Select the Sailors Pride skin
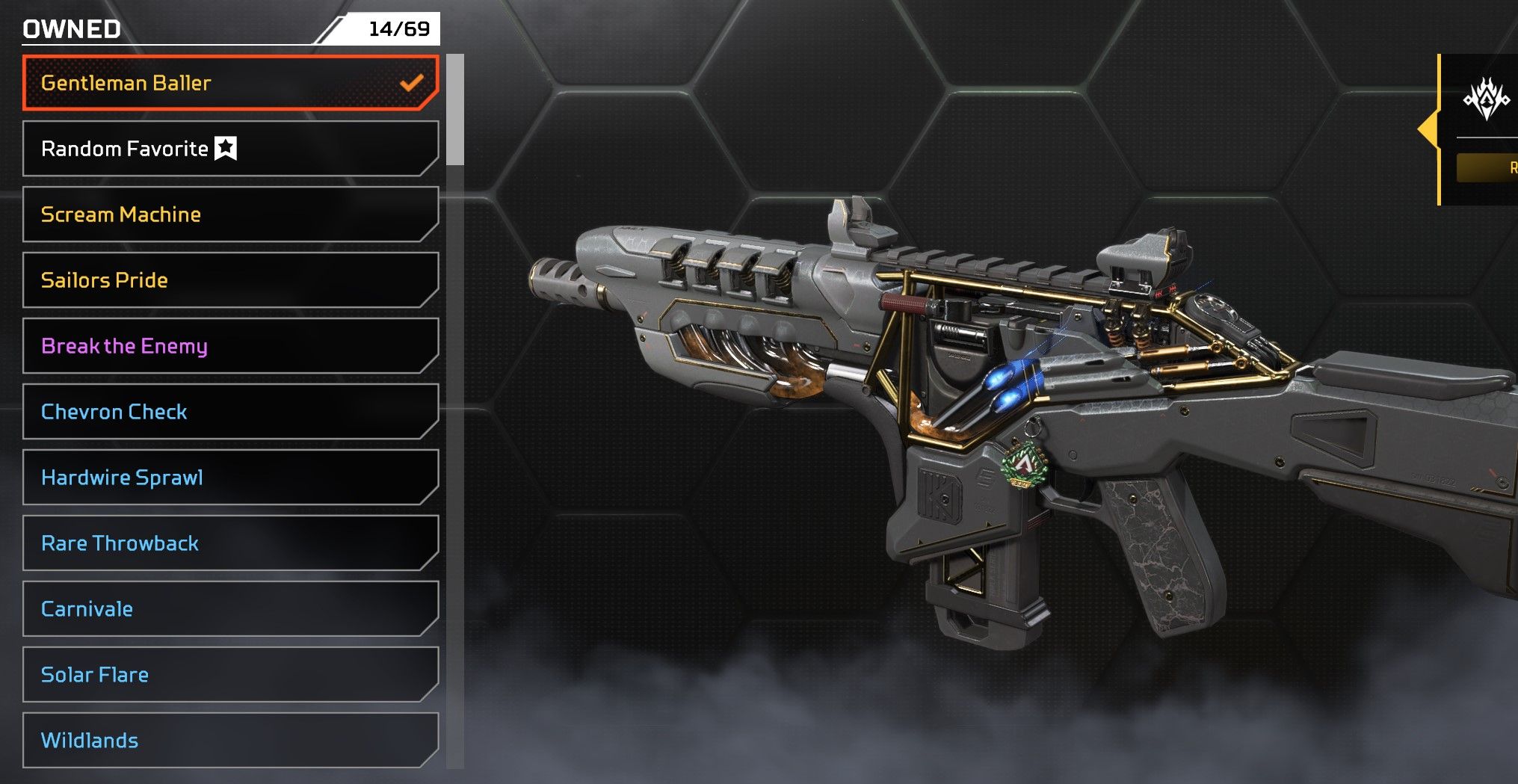This screenshot has height=784, width=1518. click(x=230, y=280)
